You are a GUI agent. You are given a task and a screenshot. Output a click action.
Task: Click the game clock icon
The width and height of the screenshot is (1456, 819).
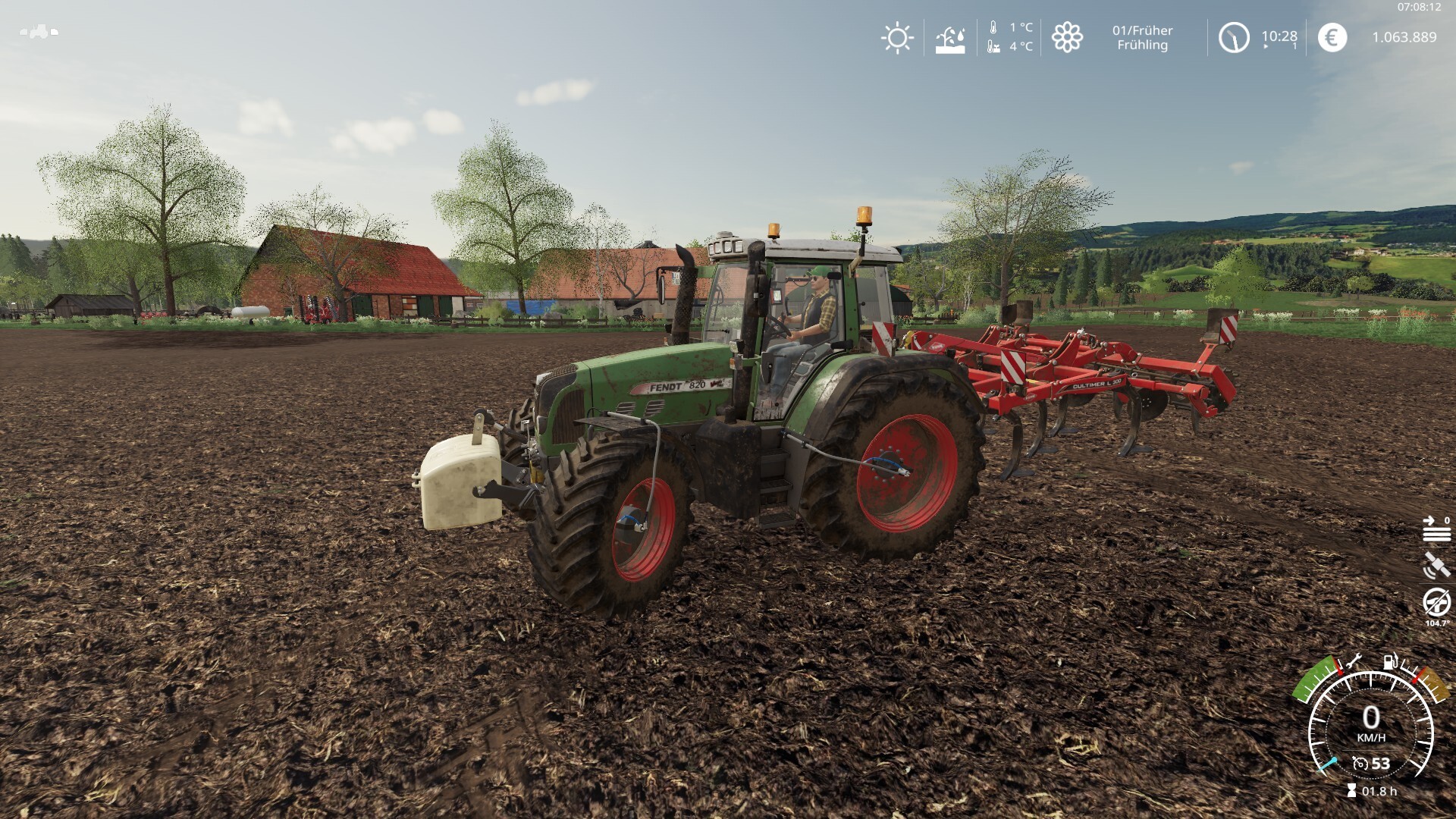1233,37
